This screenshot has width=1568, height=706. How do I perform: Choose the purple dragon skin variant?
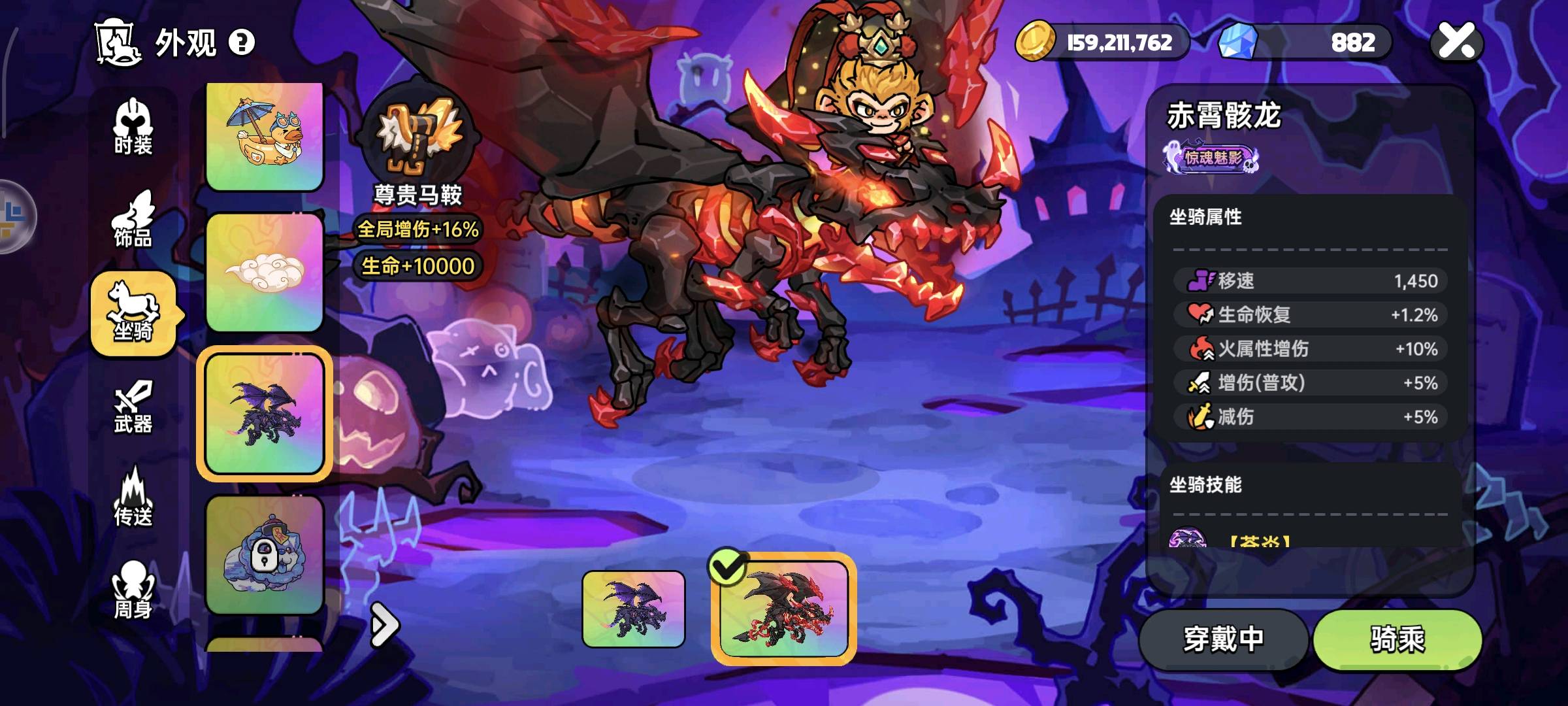click(x=633, y=609)
